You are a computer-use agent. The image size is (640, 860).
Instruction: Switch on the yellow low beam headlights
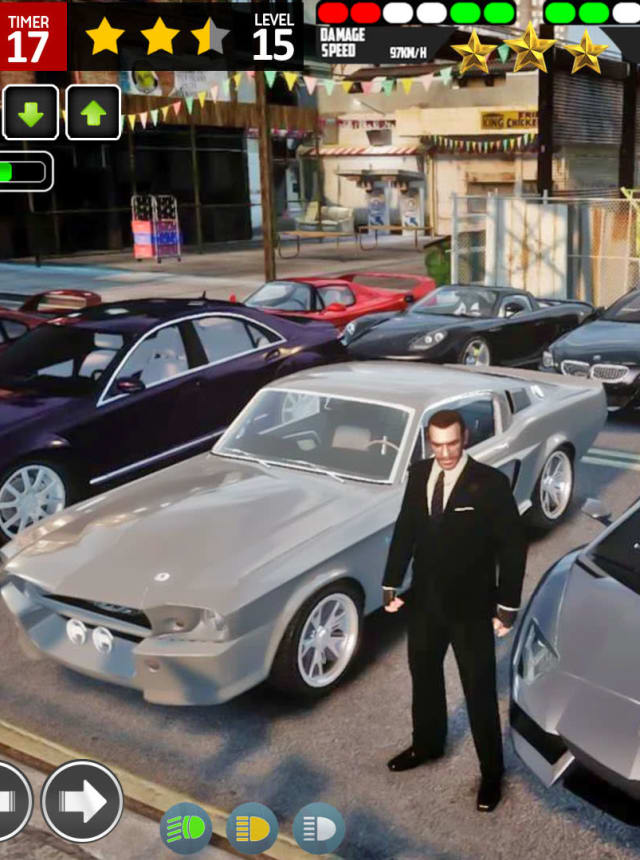click(x=252, y=828)
